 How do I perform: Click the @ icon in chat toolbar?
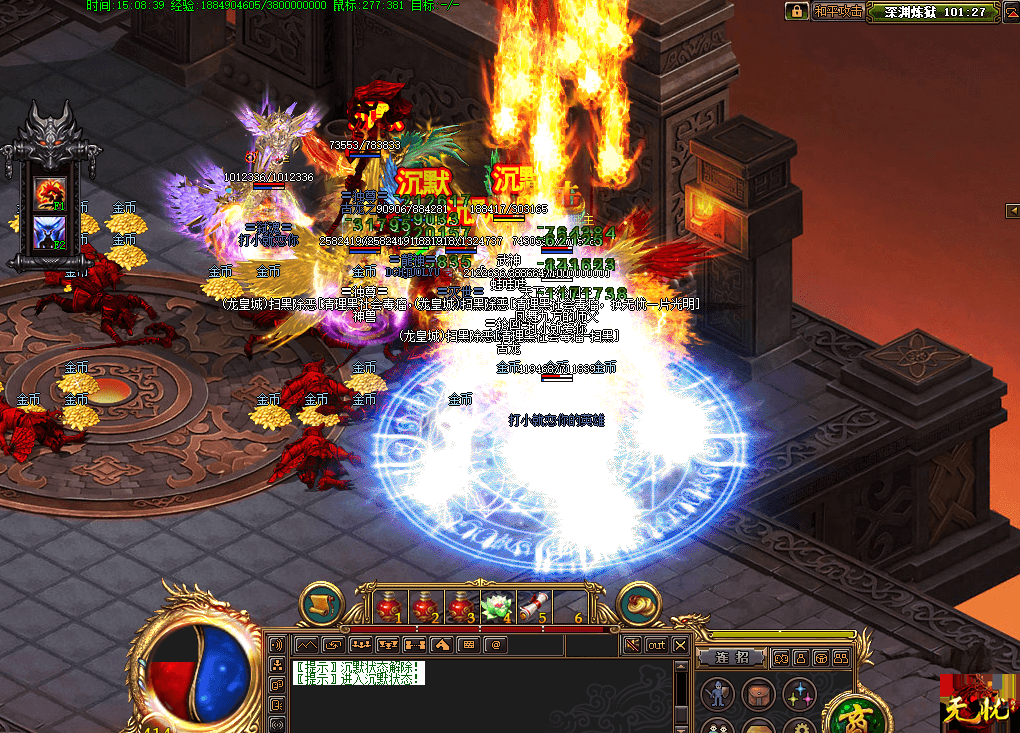pos(494,645)
